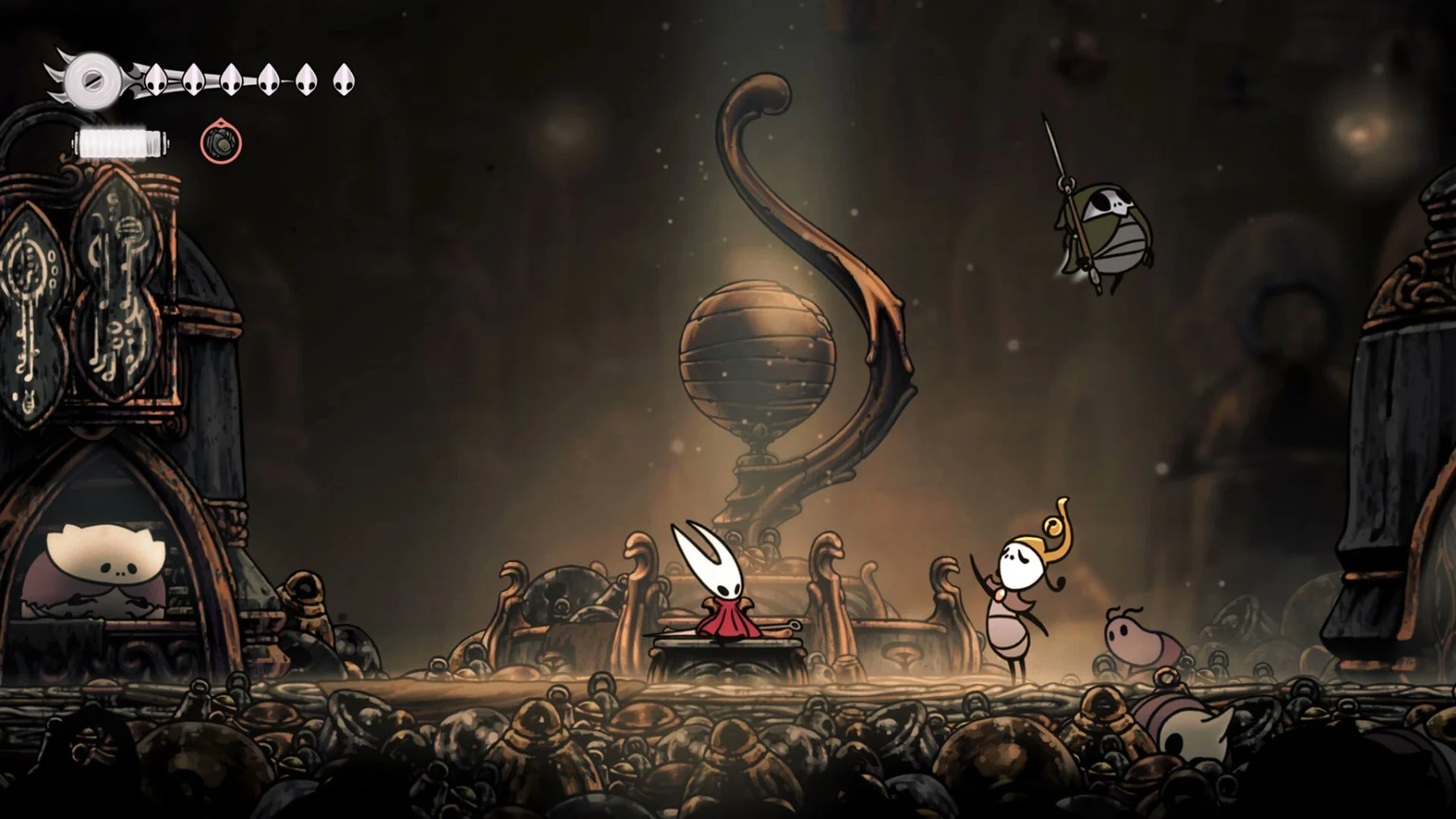
Task: Click the last health mask
Action: [x=345, y=81]
